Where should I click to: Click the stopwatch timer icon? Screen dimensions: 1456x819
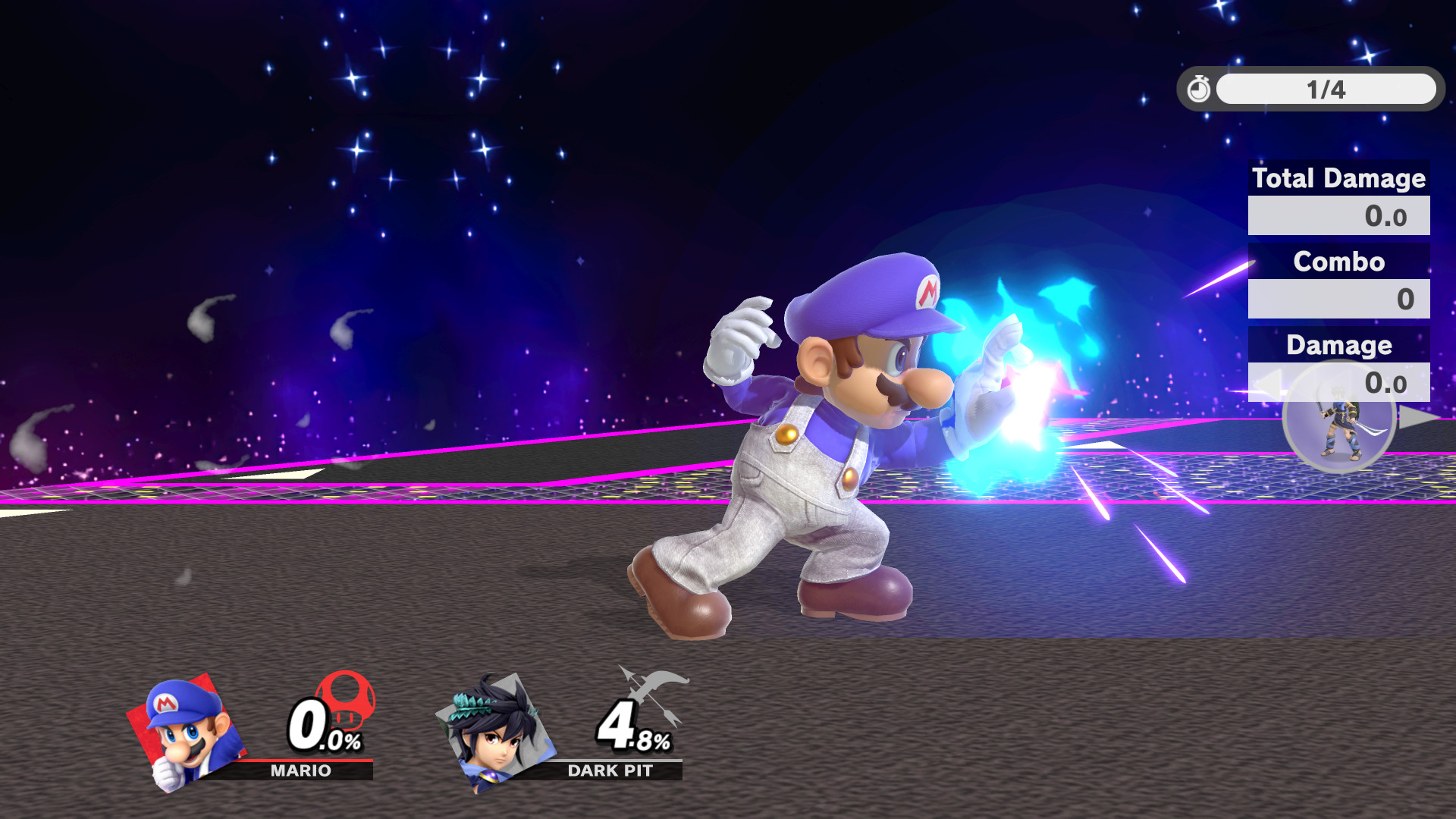coord(1198,89)
